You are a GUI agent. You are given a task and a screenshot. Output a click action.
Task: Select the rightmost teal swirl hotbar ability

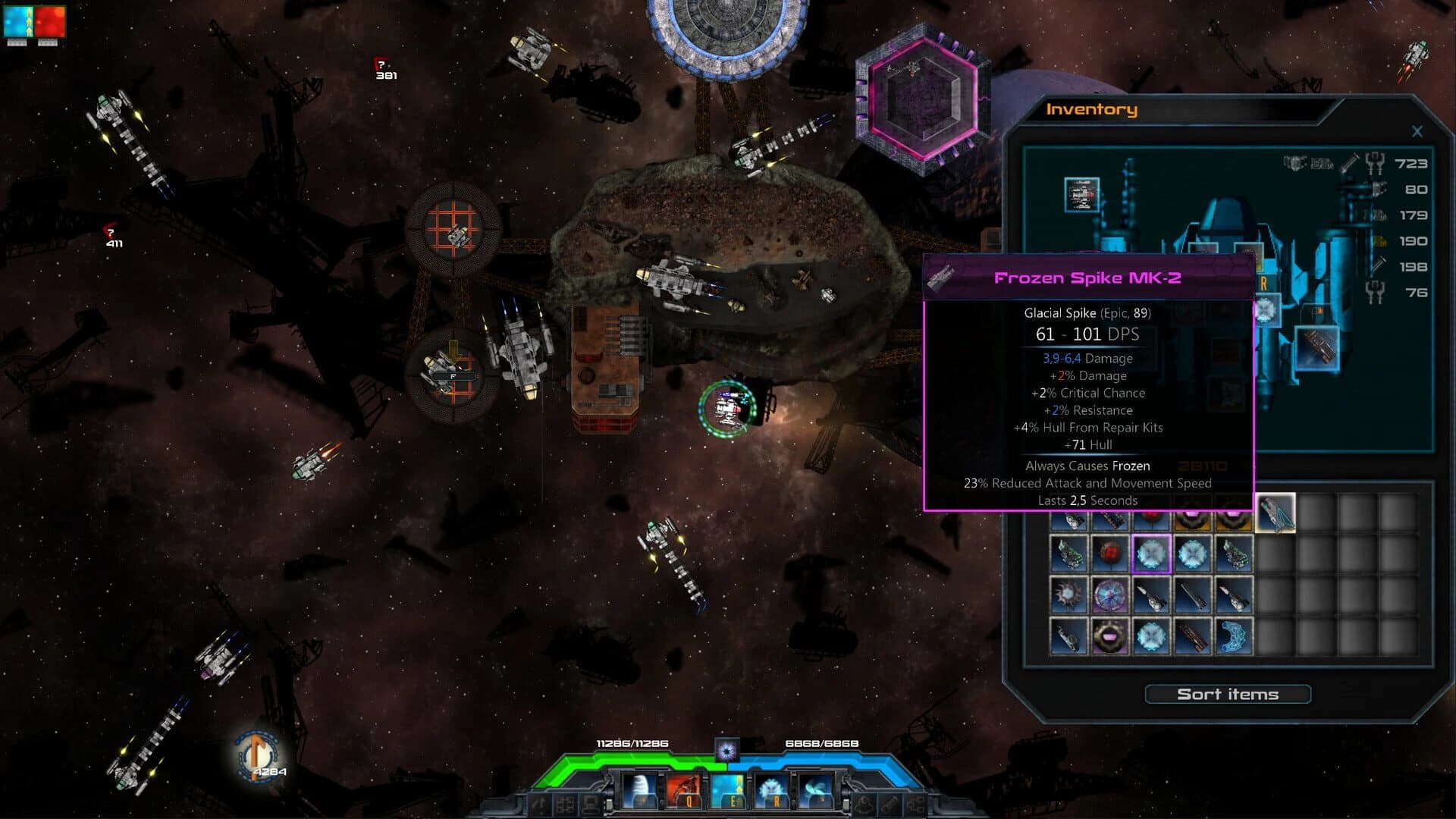pos(815,790)
